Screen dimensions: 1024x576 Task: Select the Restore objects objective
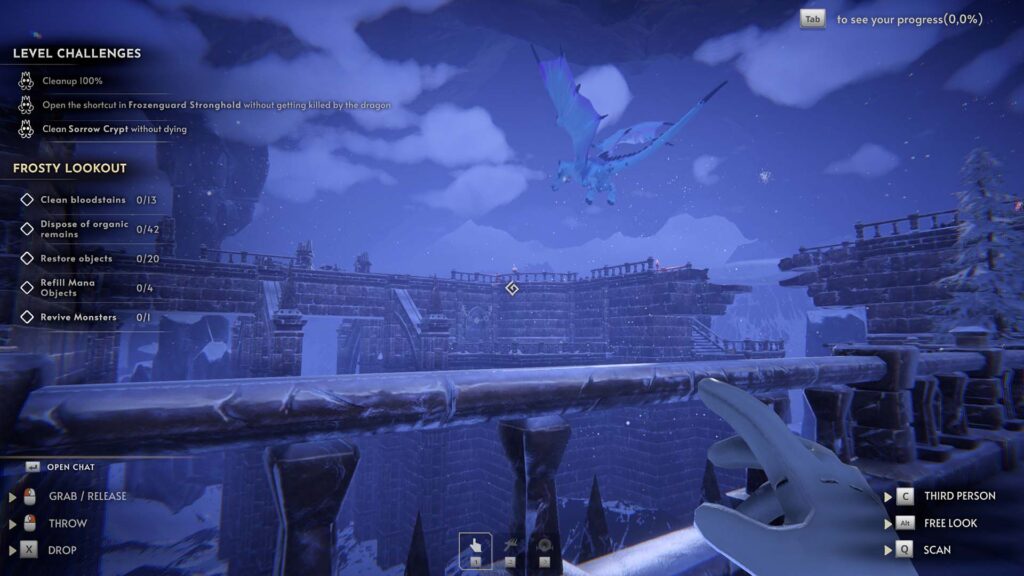coord(76,259)
